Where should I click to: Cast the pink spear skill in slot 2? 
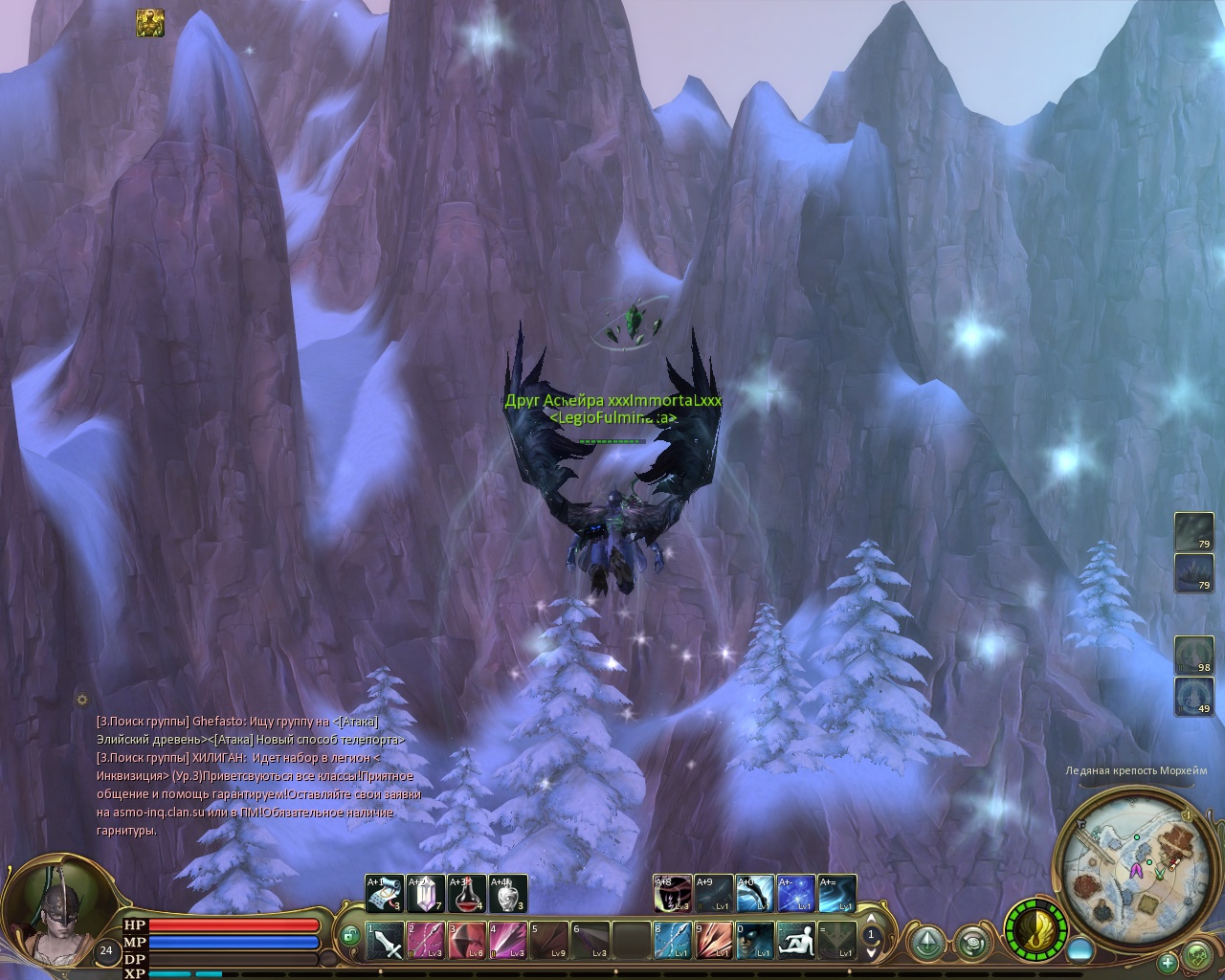tap(426, 941)
